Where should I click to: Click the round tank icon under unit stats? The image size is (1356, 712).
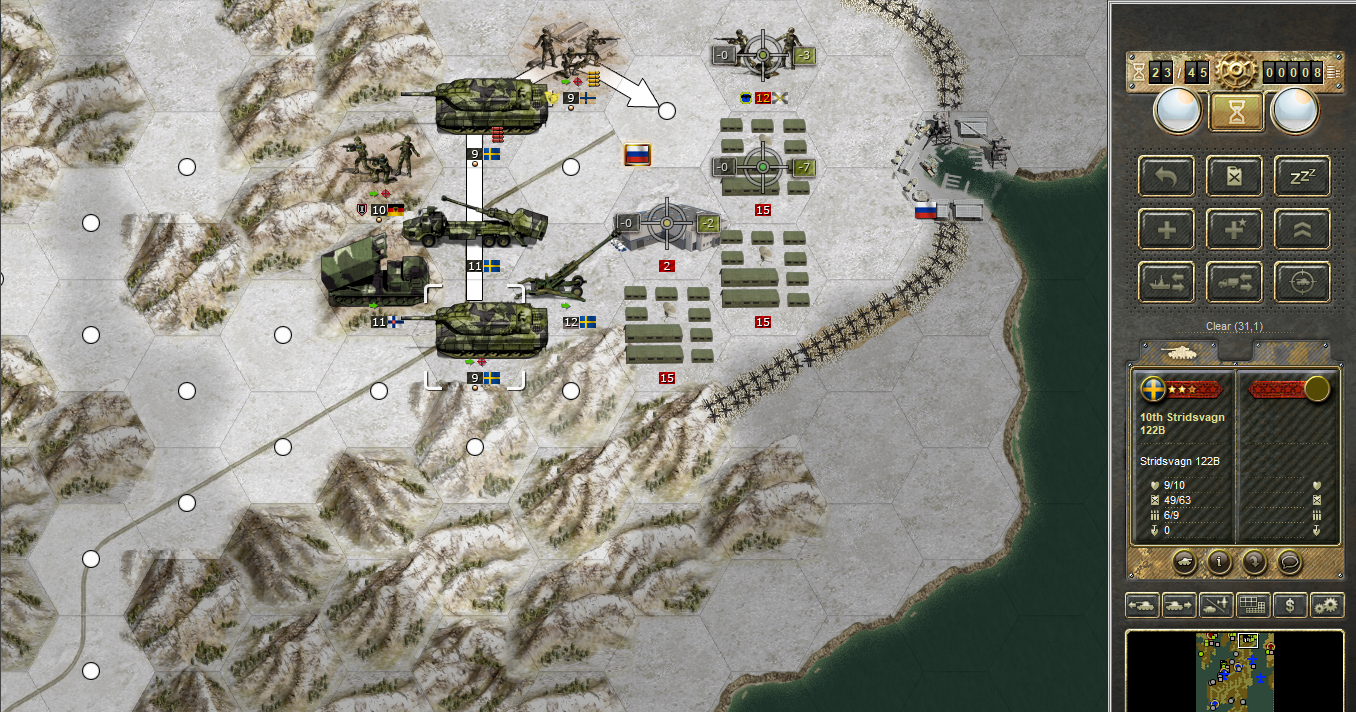(x=1182, y=561)
